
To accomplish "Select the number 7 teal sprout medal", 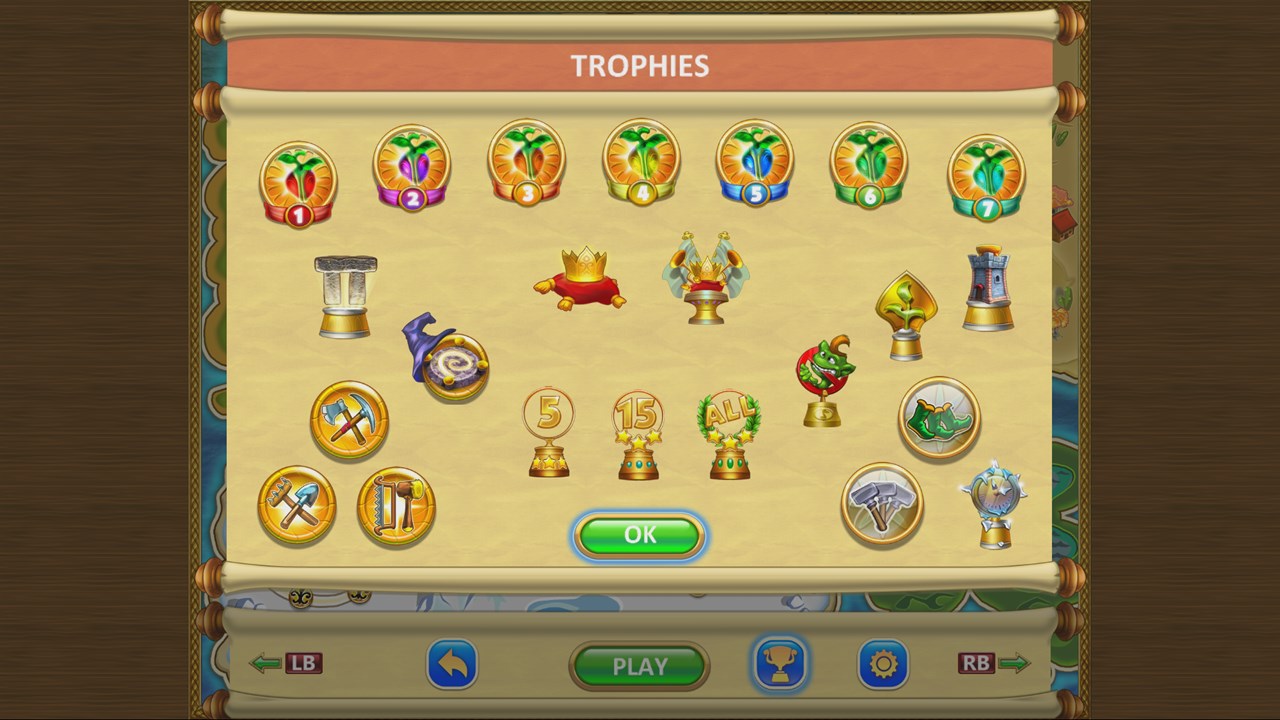I will [x=986, y=177].
